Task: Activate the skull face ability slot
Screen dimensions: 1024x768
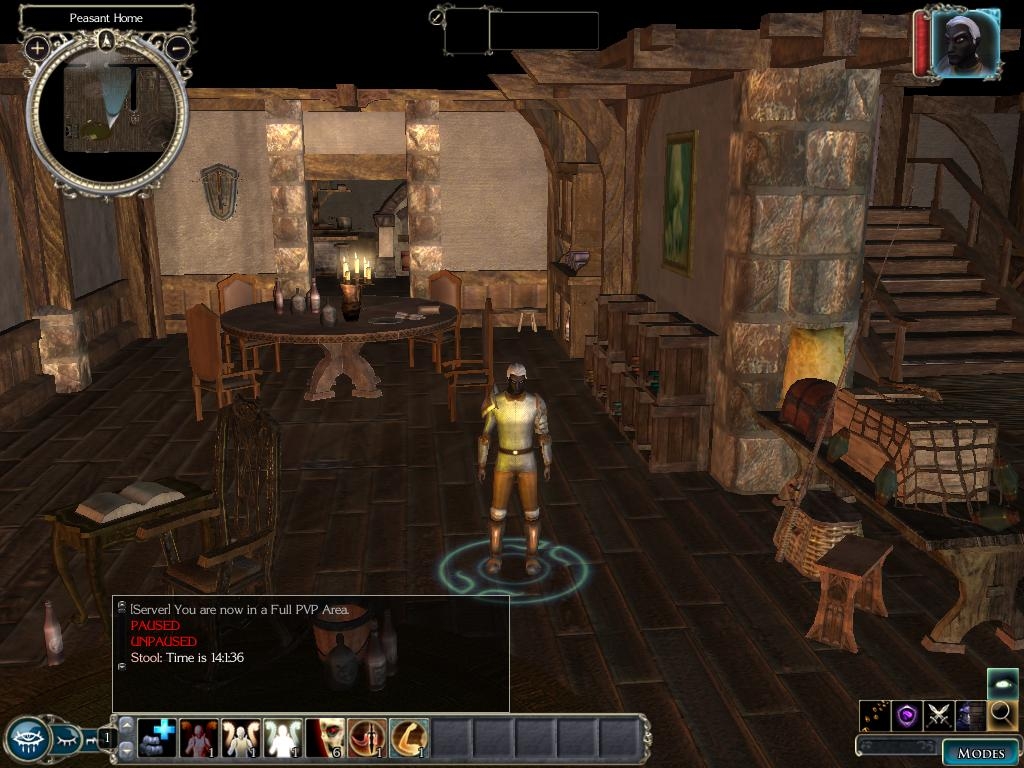Action: (325, 739)
